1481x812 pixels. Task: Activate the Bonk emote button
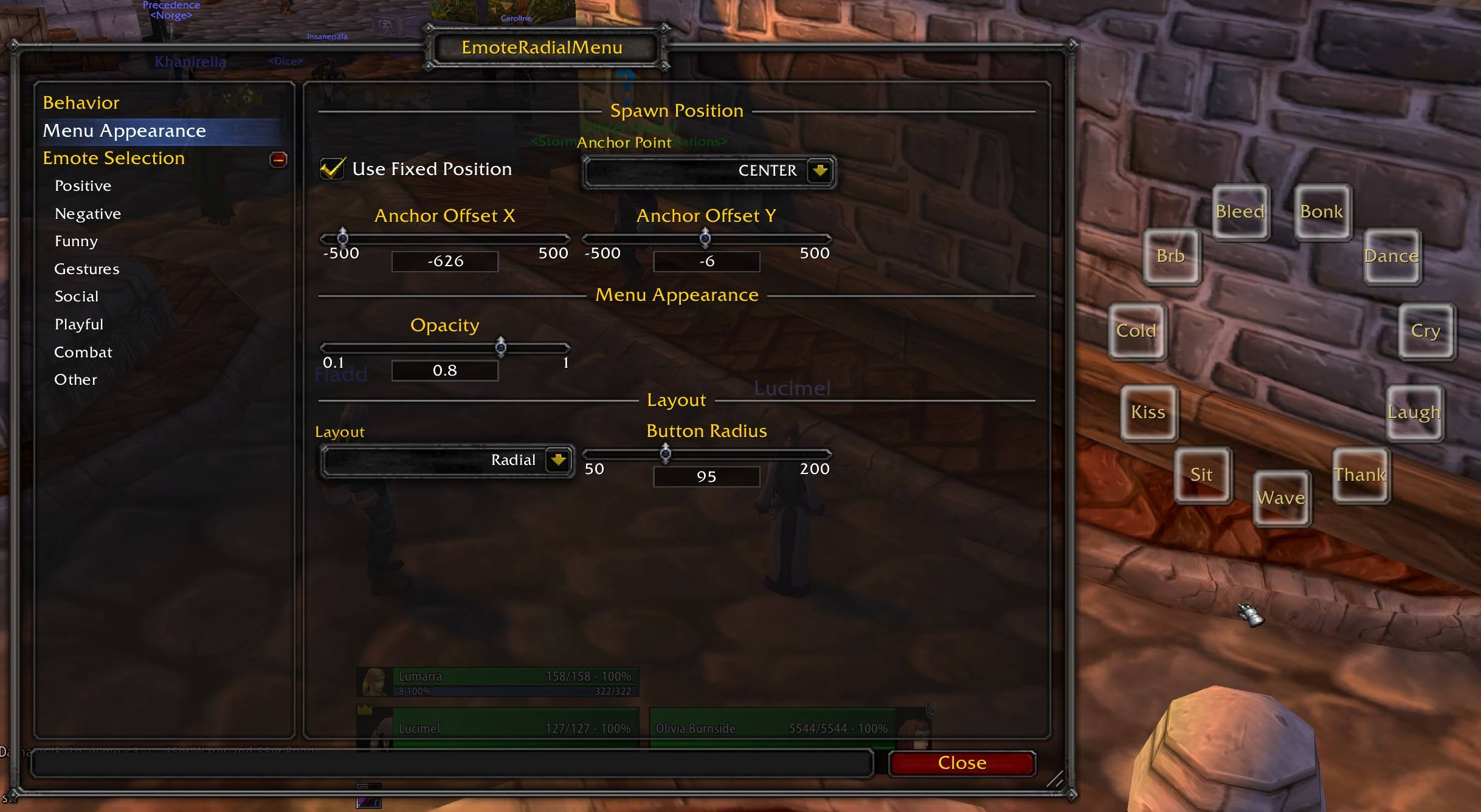1322,212
